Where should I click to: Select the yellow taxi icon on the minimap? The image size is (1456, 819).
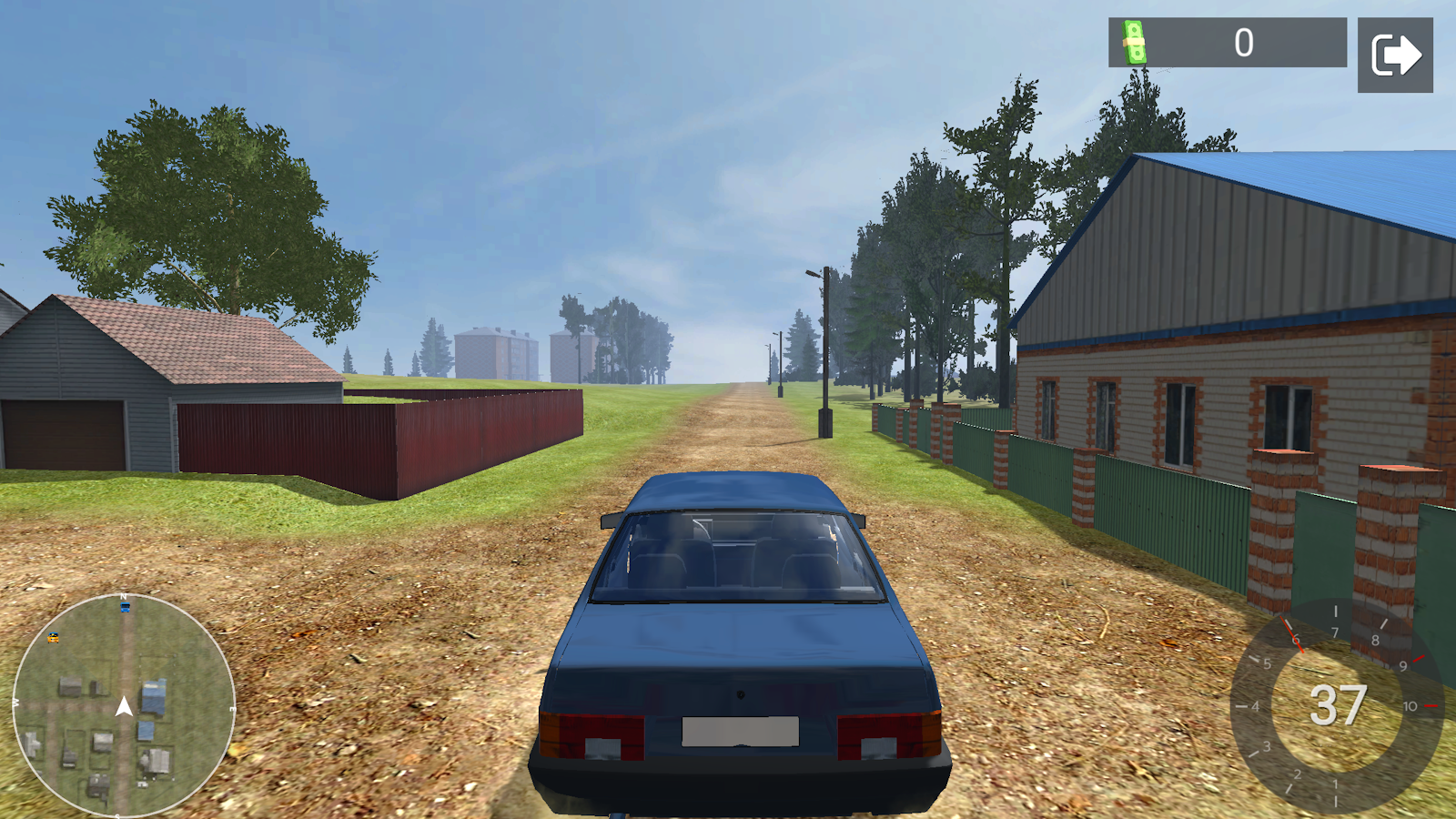pyautogui.click(x=53, y=638)
